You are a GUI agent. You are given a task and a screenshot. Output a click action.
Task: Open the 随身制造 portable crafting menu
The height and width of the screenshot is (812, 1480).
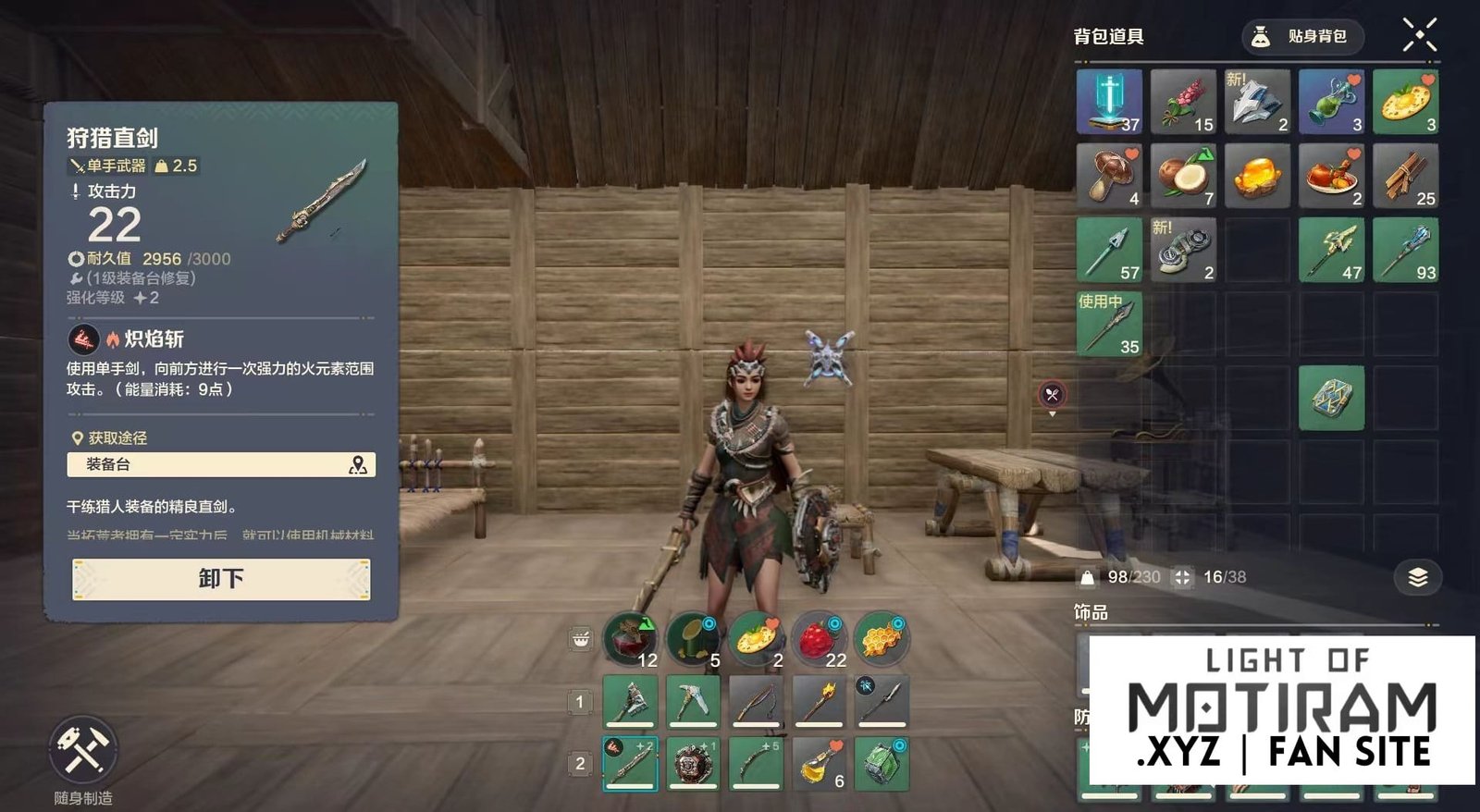point(83,749)
